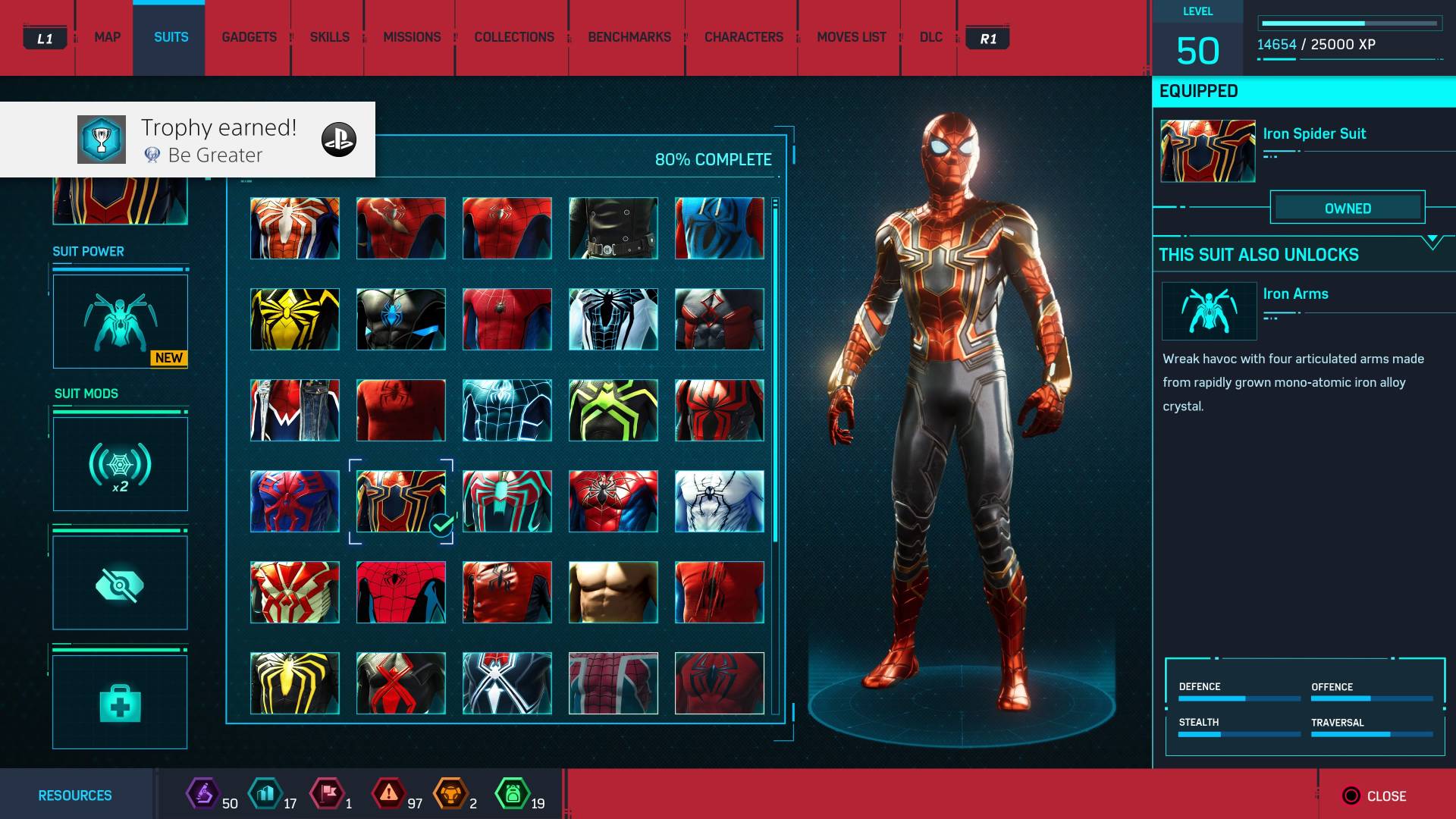Select the web x2 suit mod slot
1456x819 pixels.
pyautogui.click(x=120, y=464)
